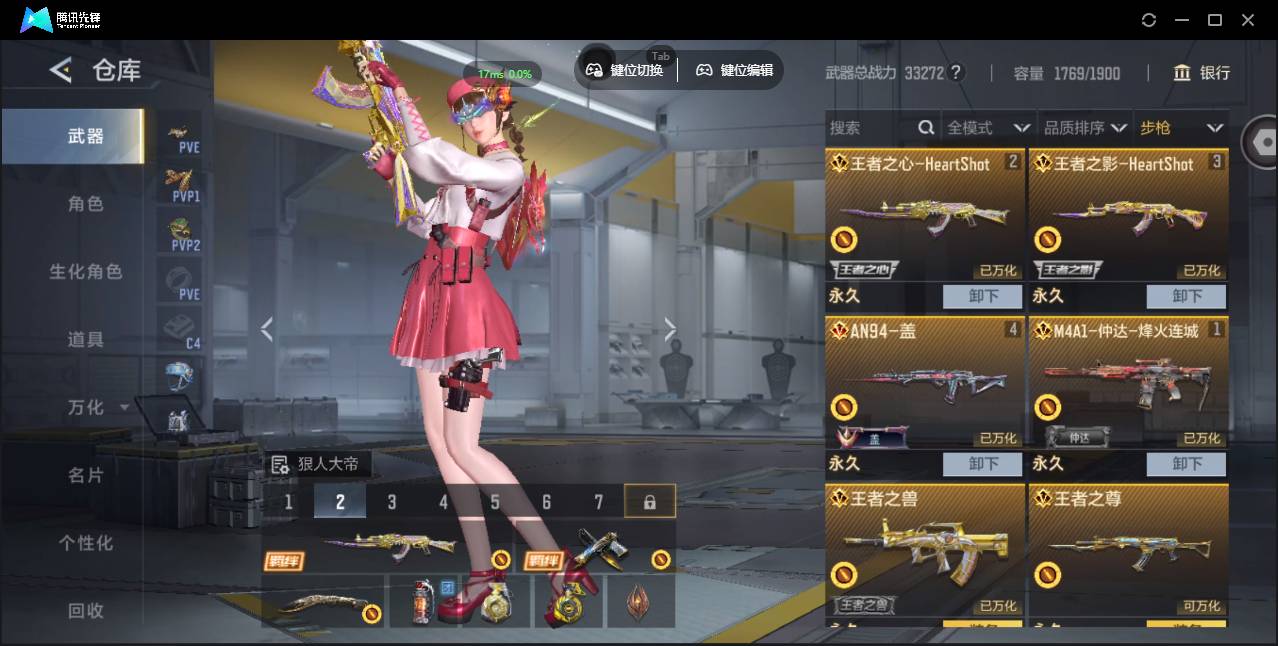Click the weapon search field
The image size is (1278, 646).
point(870,128)
